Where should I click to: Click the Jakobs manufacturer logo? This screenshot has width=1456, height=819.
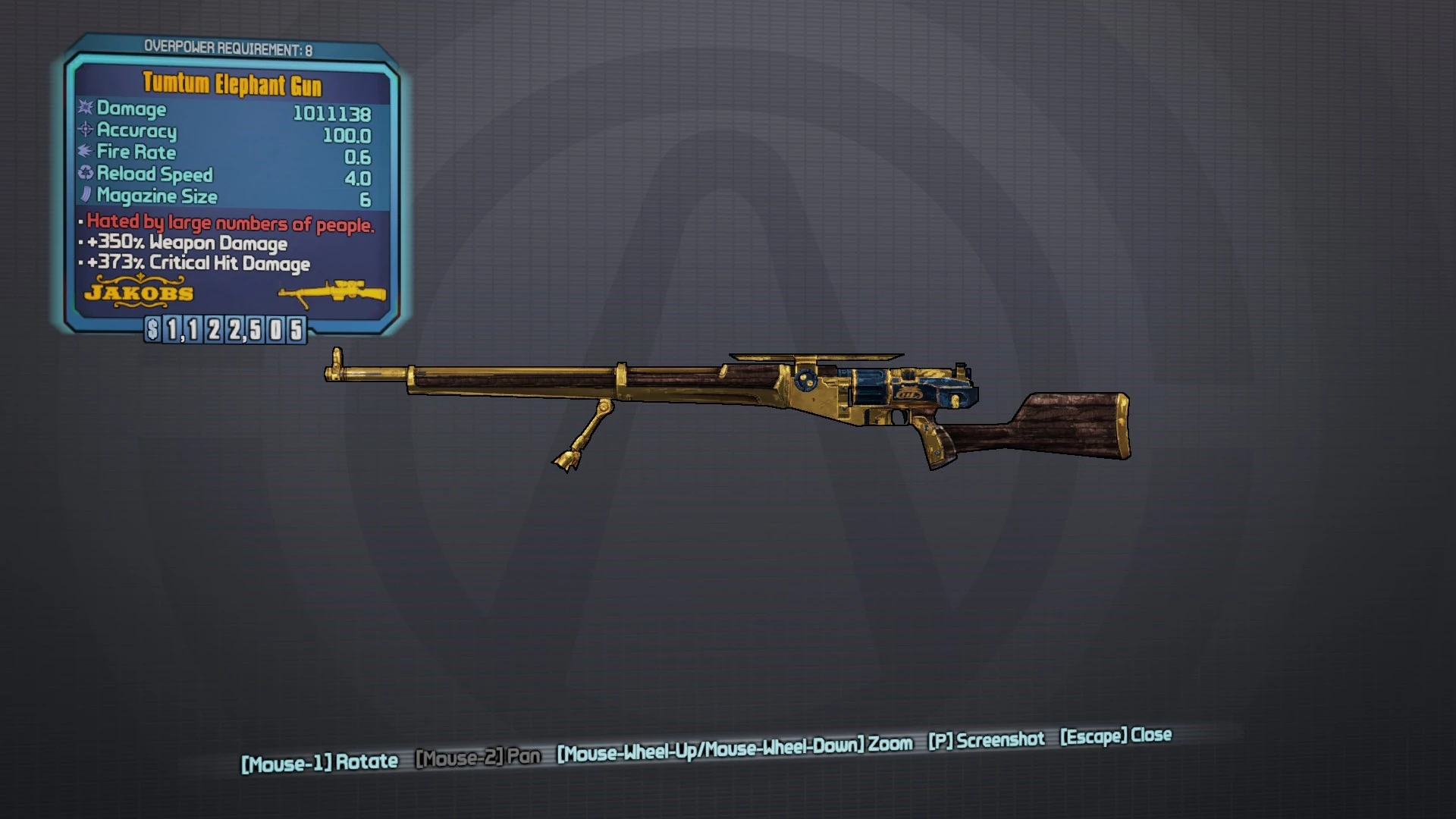(141, 294)
